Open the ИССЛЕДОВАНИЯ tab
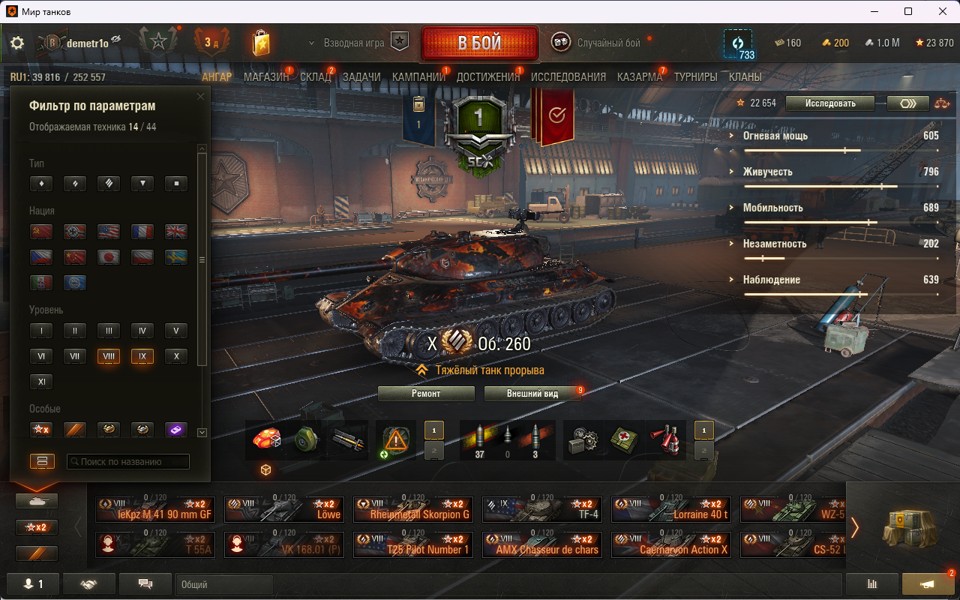This screenshot has height=600, width=960. pos(568,77)
